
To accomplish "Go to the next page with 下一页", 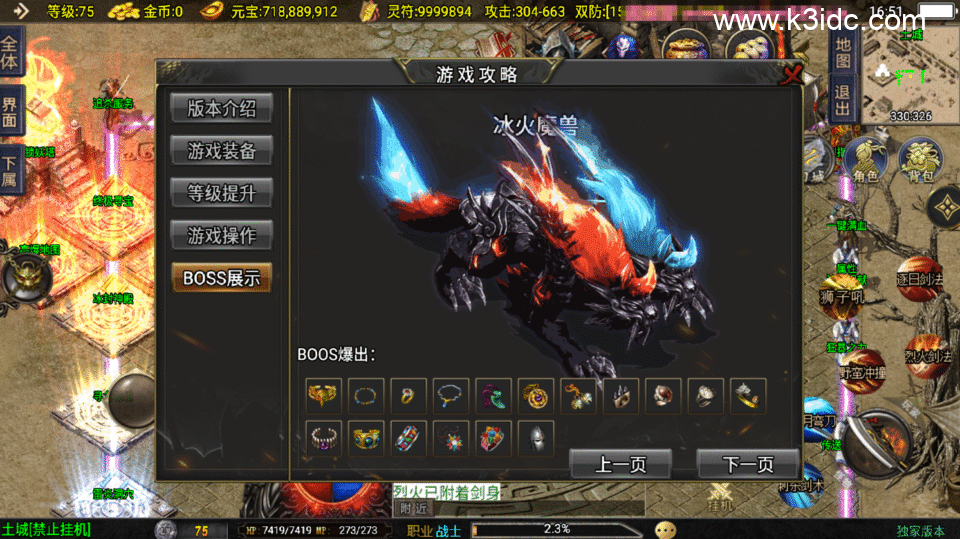I will (x=747, y=464).
